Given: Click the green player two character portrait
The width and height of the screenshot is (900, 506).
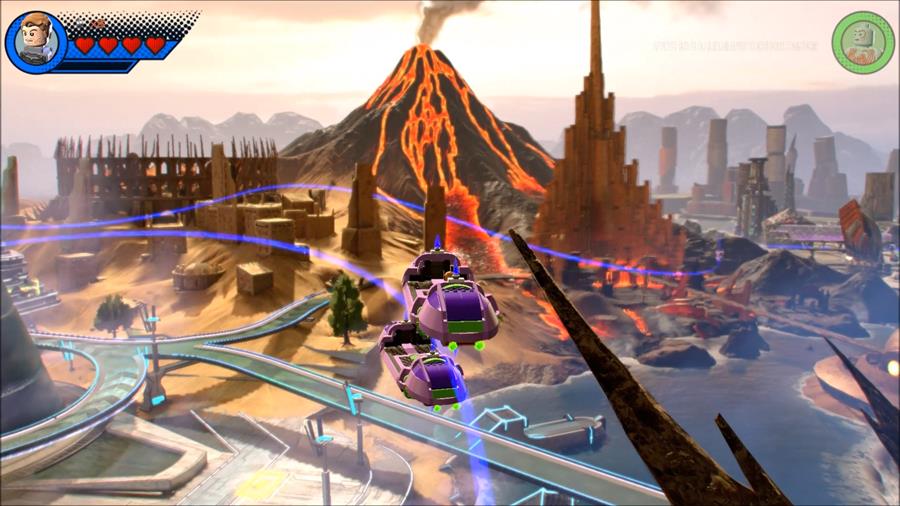Looking at the screenshot, I should 862,42.
